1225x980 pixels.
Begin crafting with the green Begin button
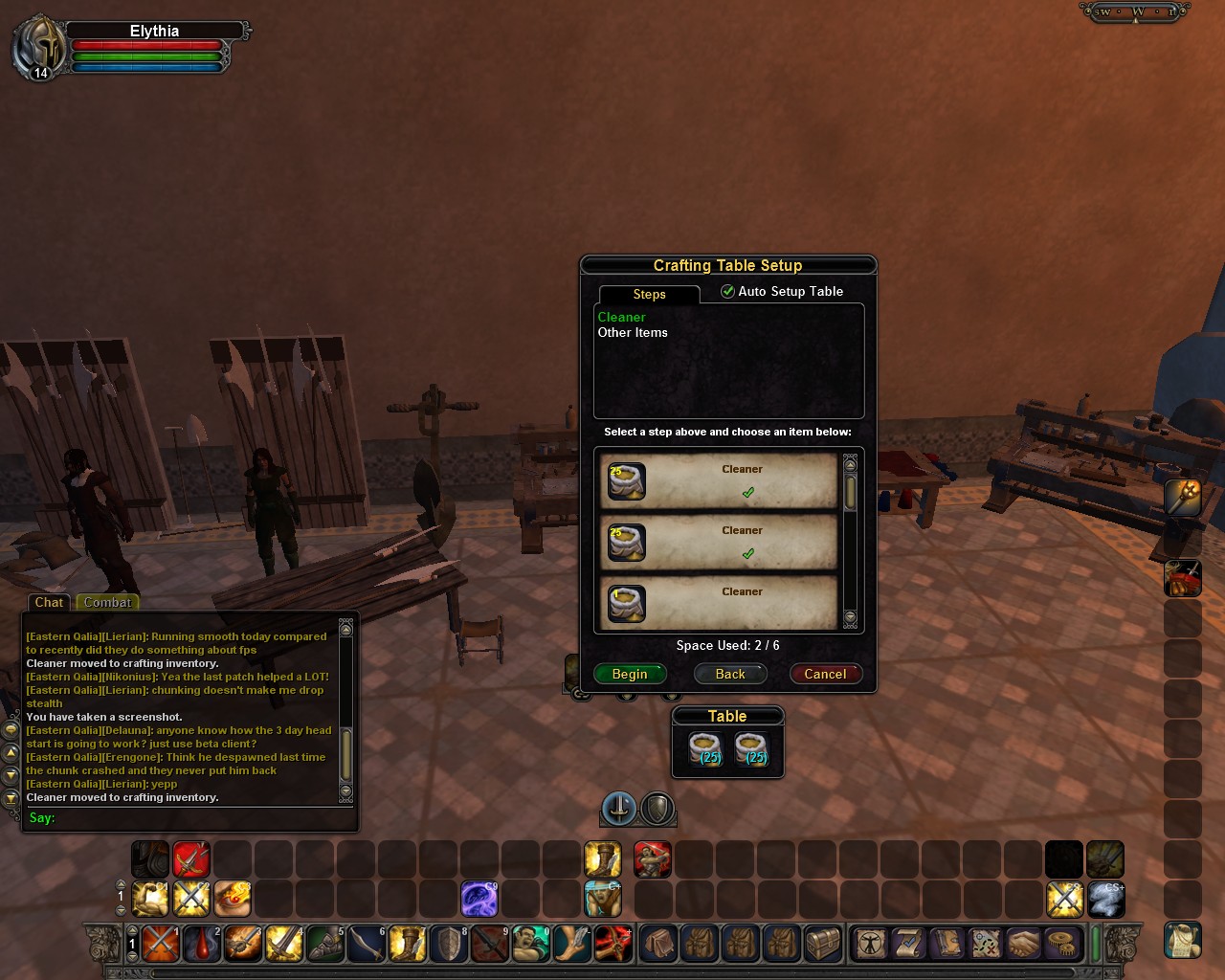click(629, 674)
